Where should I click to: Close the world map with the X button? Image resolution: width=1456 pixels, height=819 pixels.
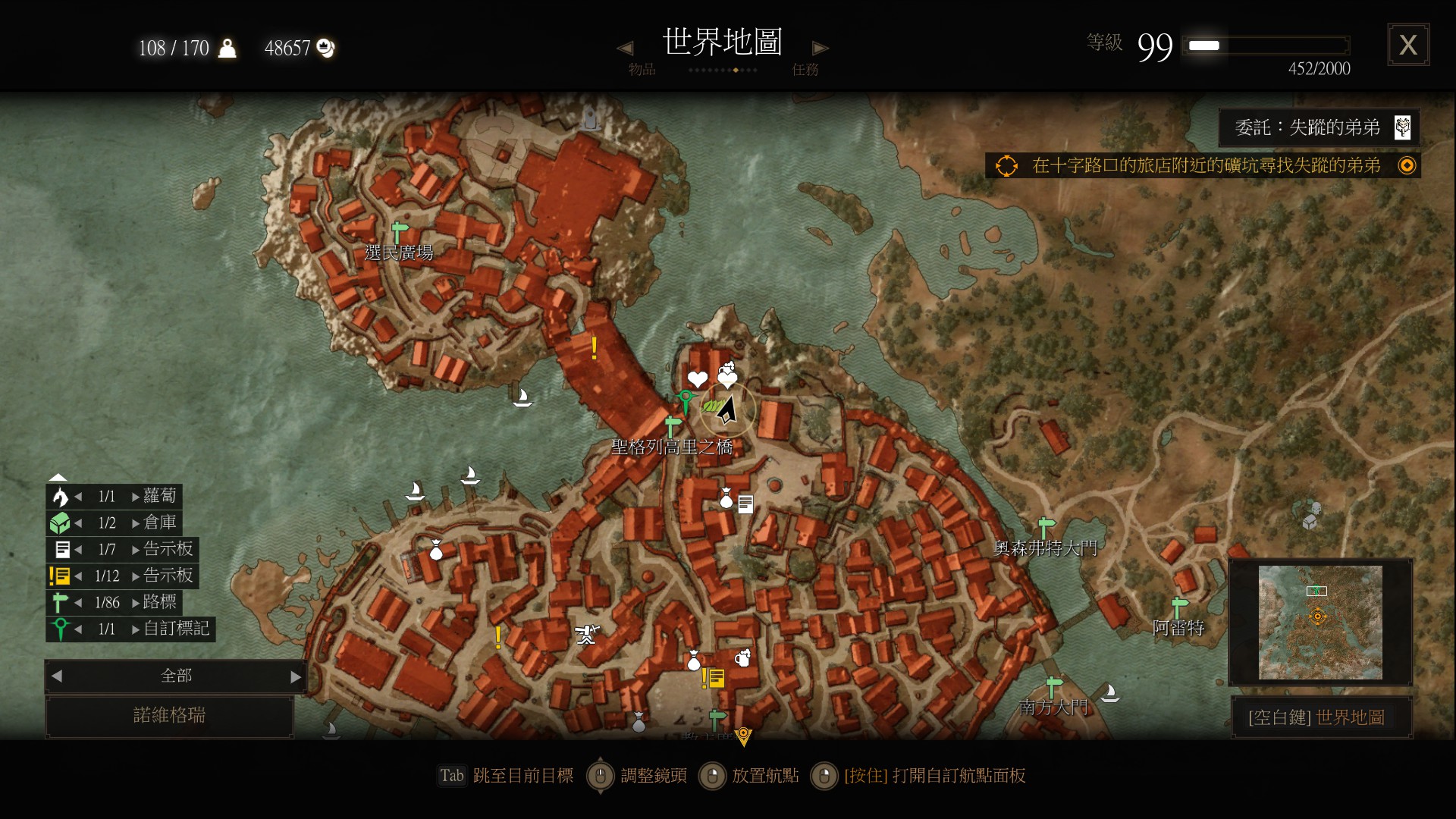(1408, 45)
